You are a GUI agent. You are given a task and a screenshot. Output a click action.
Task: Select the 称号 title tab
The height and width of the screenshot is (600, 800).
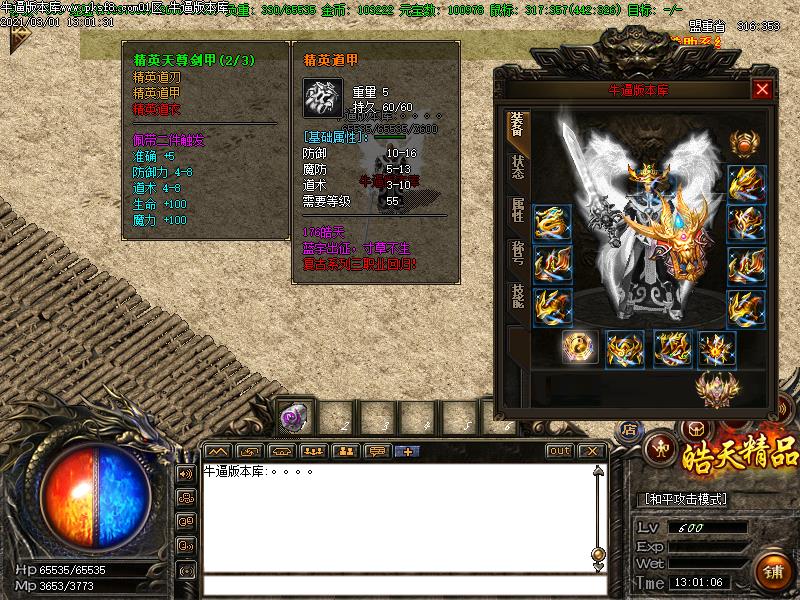click(x=517, y=250)
